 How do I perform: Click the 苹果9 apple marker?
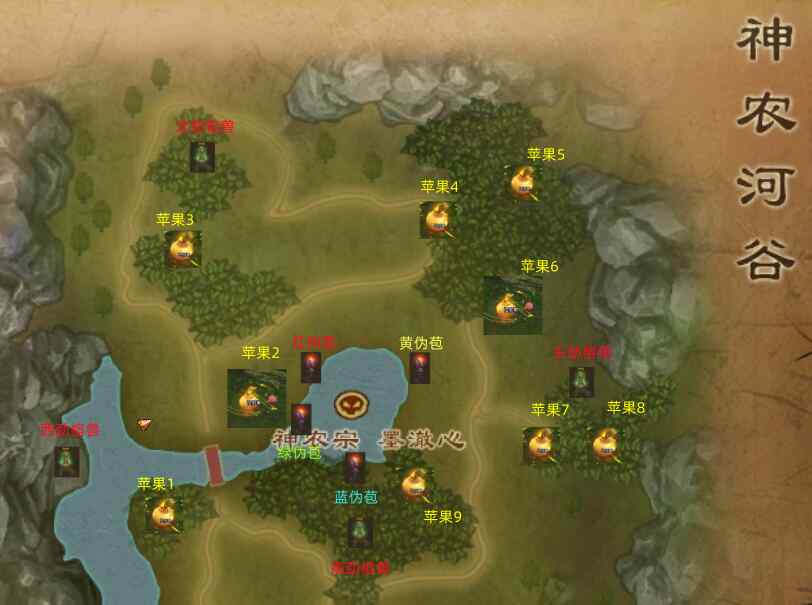pyautogui.click(x=416, y=486)
